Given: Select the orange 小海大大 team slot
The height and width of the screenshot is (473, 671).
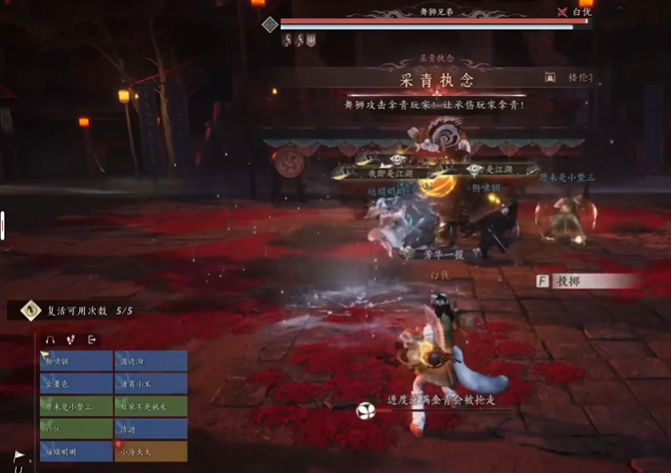Looking at the screenshot, I should point(151,451).
